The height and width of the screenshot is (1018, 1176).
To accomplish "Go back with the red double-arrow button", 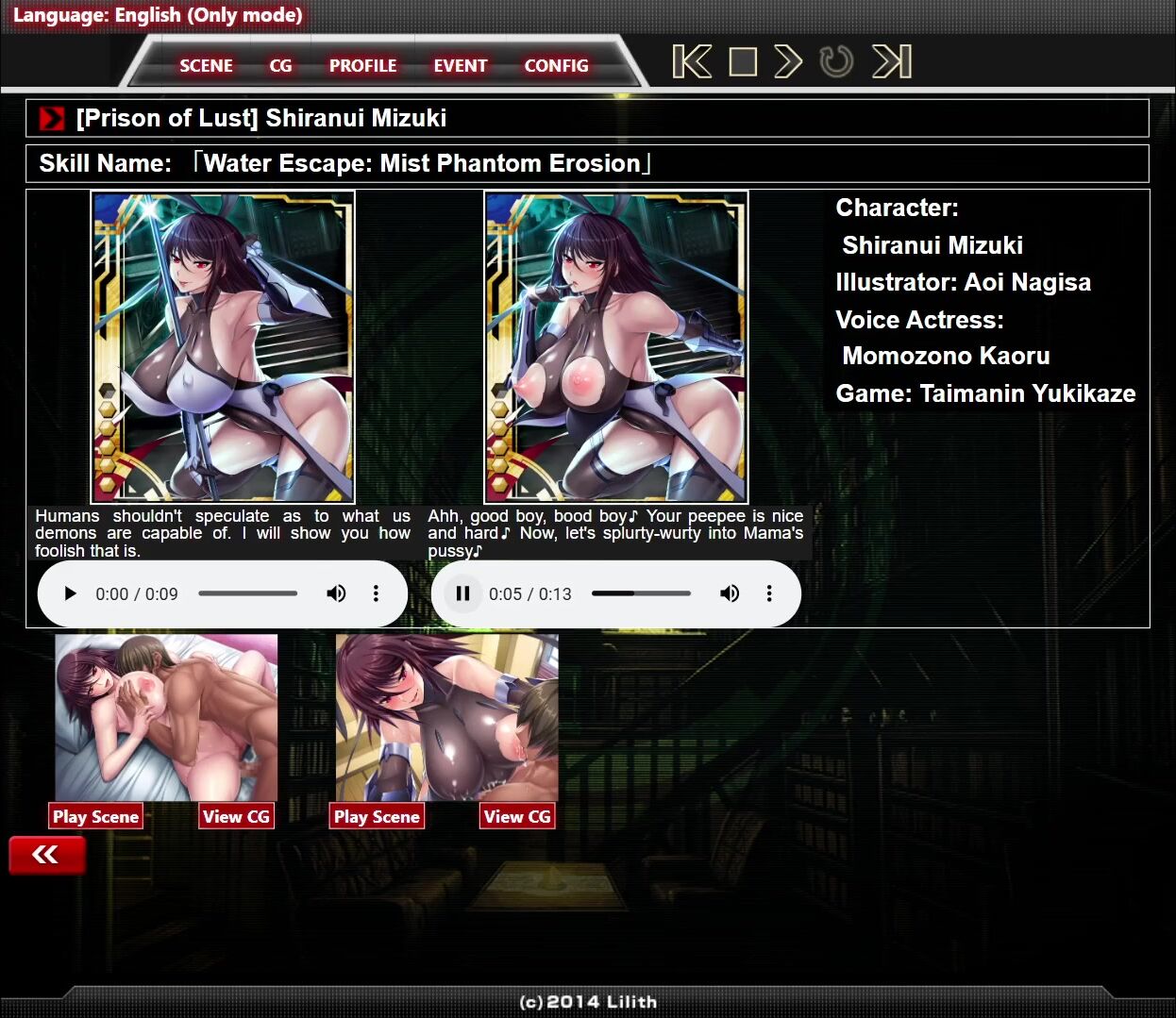I will [x=47, y=855].
